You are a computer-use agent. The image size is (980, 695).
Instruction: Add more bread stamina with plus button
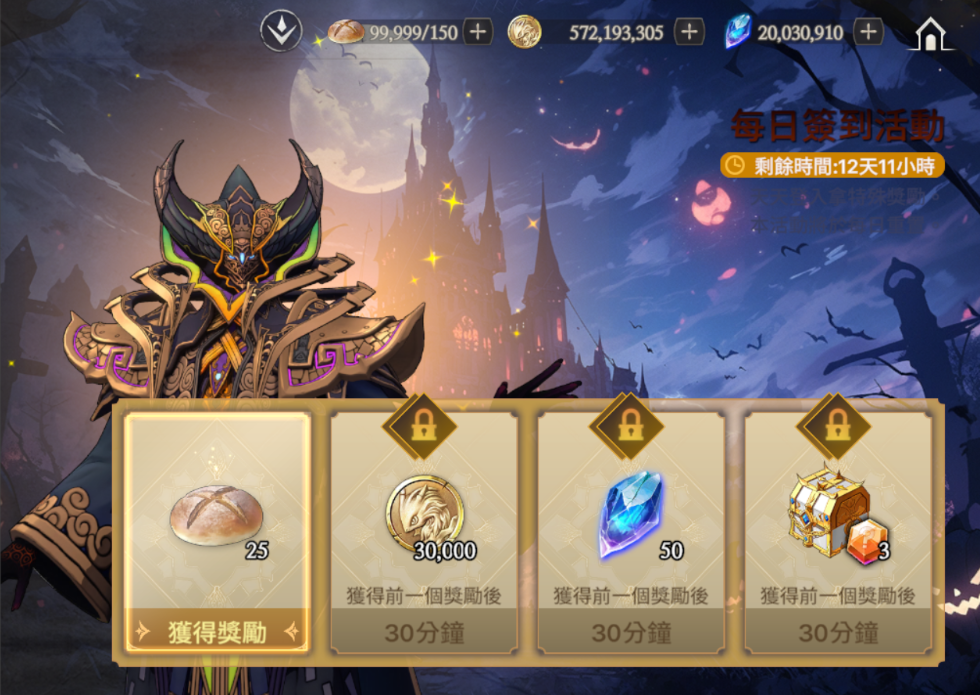point(478,32)
